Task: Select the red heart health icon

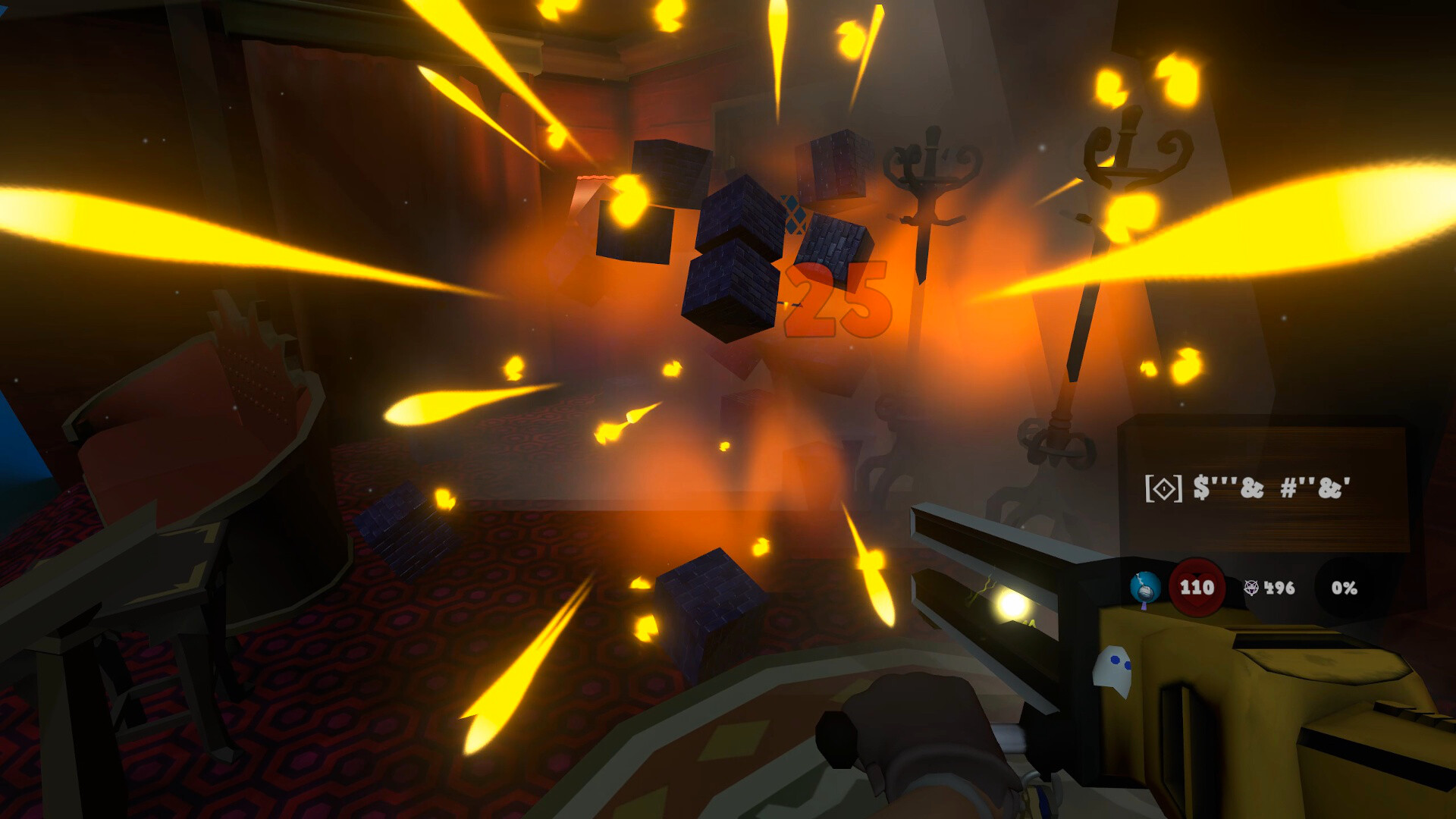Action: (x=1196, y=588)
